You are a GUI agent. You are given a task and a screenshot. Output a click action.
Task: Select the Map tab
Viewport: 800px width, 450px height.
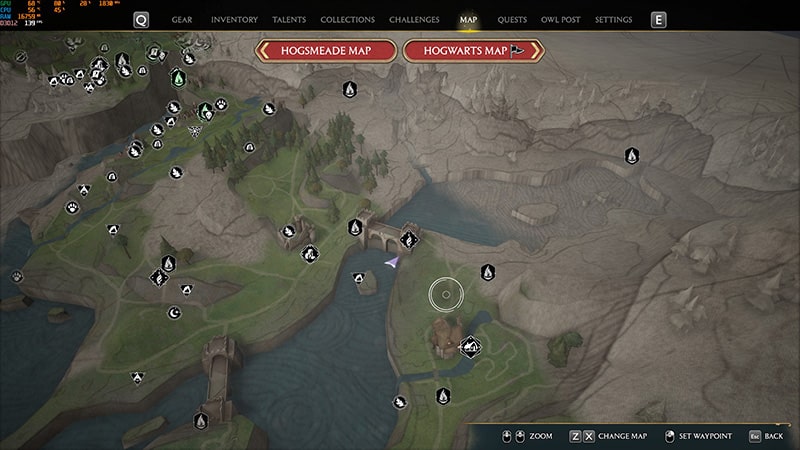(x=468, y=19)
